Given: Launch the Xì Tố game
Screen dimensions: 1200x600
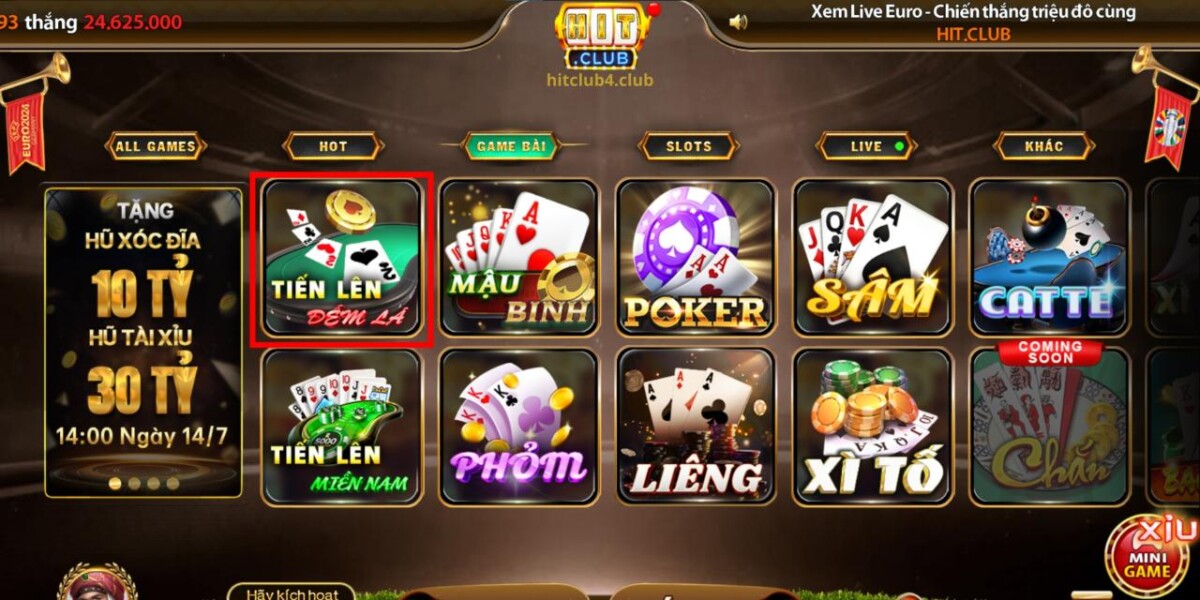Looking at the screenshot, I should pos(873,427).
